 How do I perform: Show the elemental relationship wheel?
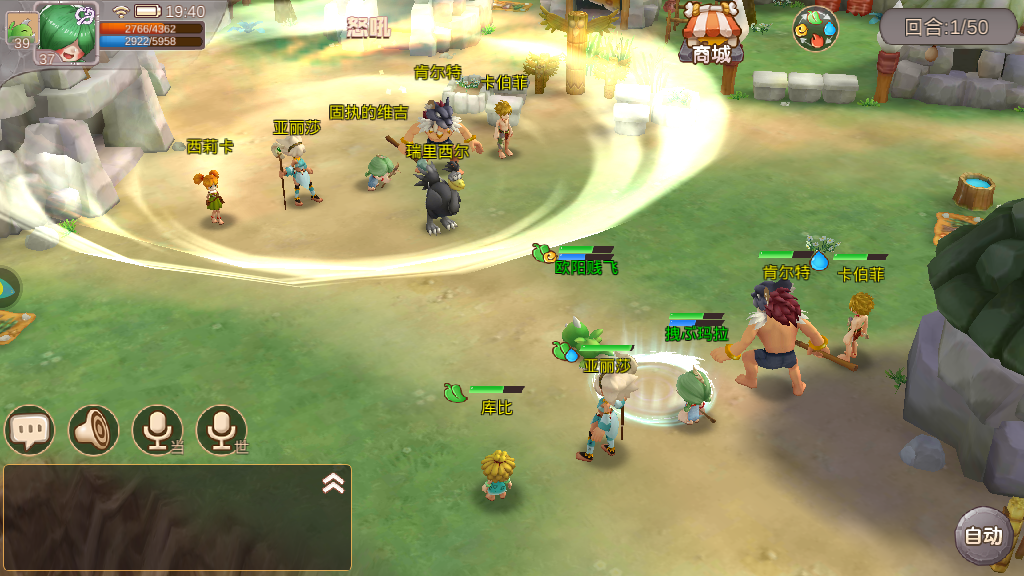point(815,29)
